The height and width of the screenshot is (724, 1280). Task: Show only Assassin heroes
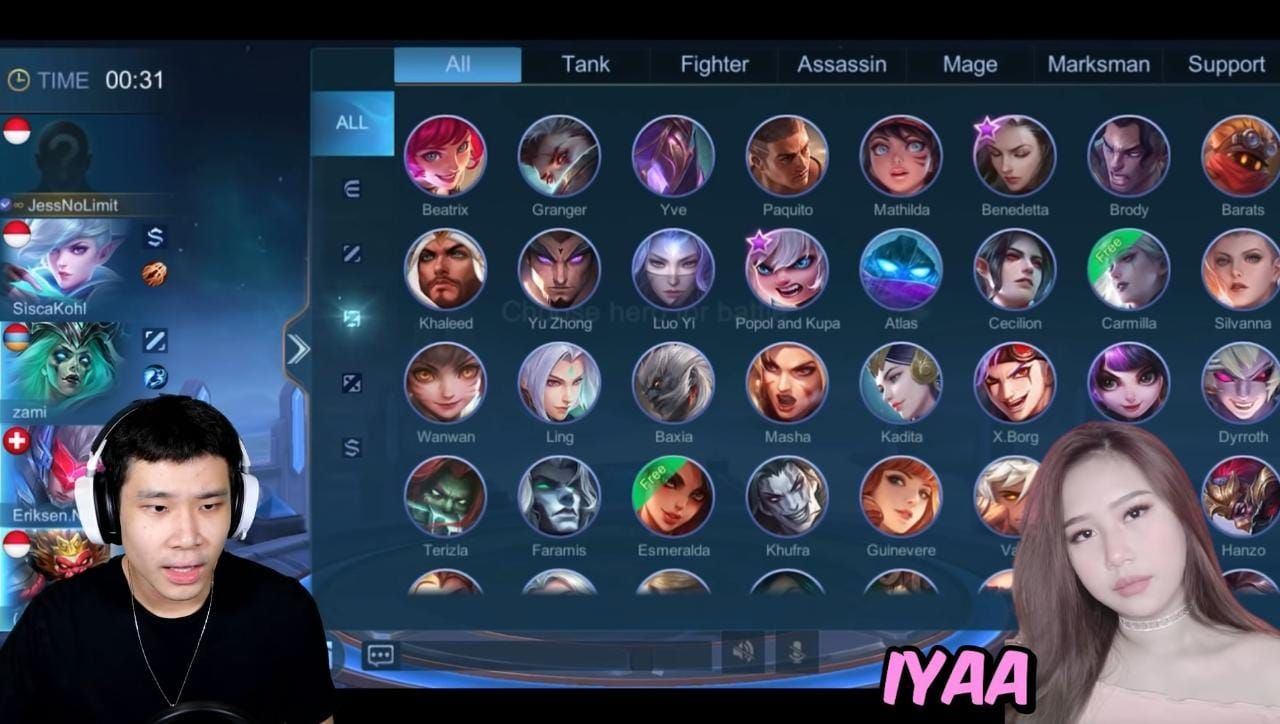click(841, 65)
